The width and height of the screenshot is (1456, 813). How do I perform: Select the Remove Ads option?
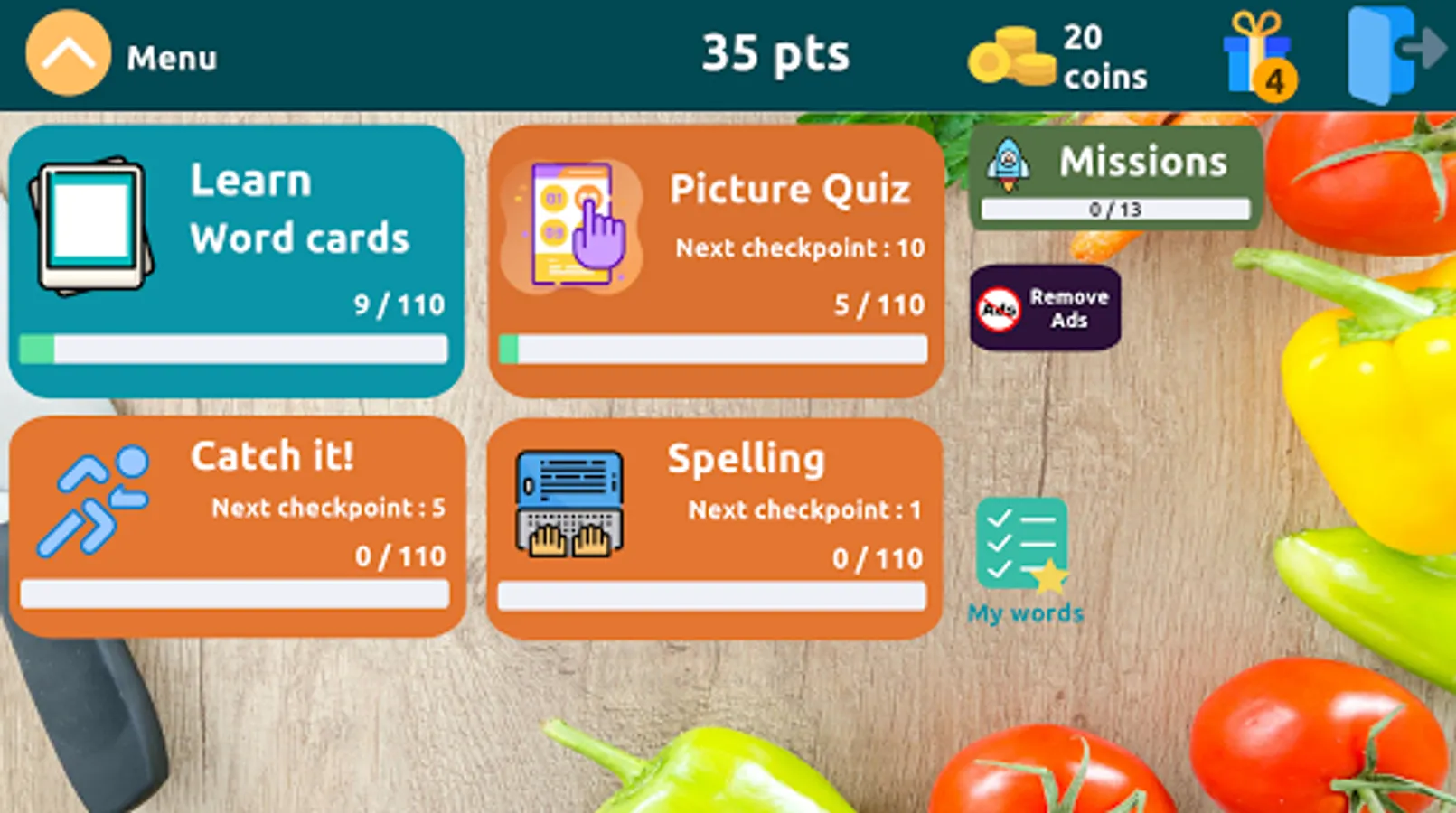[x=1046, y=307]
